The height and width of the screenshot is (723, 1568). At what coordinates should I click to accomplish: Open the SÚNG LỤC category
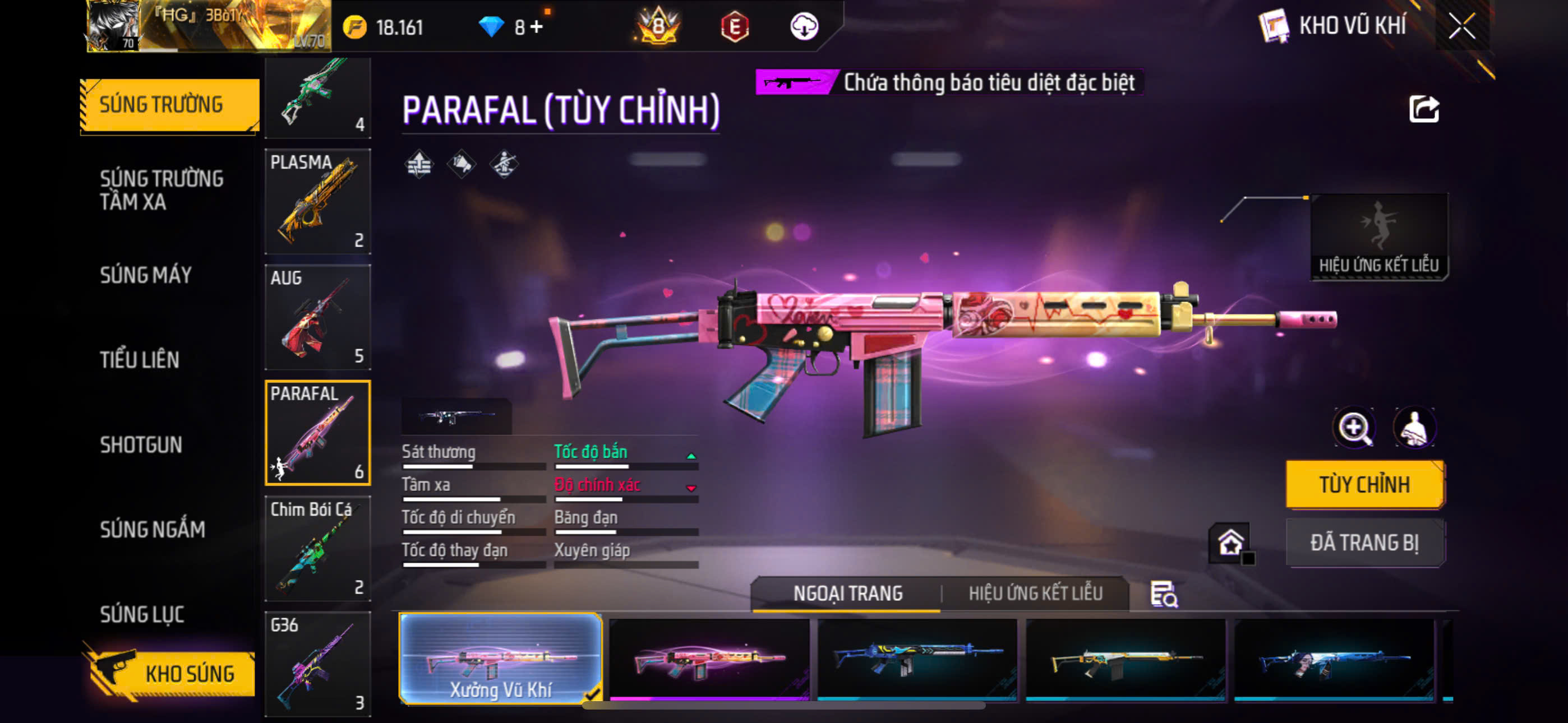pos(142,614)
